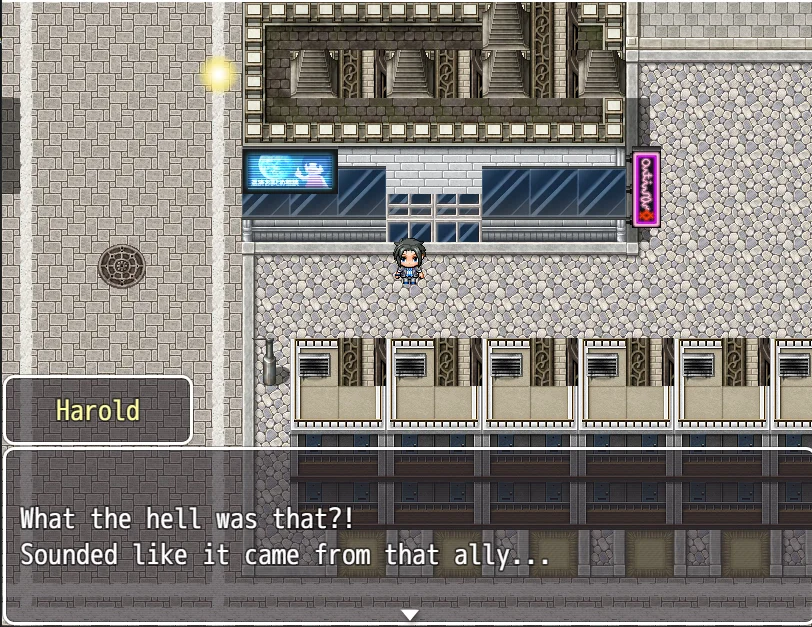812x627 pixels.
Task: Advance dialogue with the white continue arrow
Action: [x=409, y=614]
